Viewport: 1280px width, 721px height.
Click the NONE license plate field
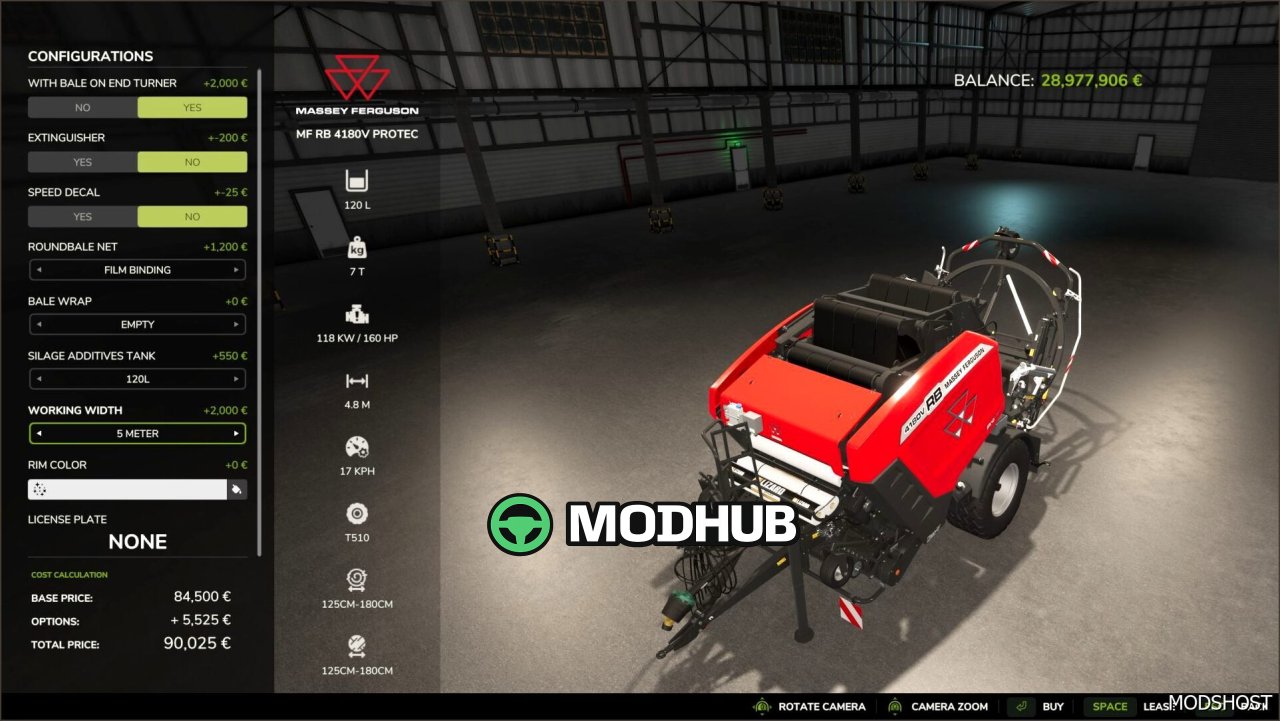point(137,541)
